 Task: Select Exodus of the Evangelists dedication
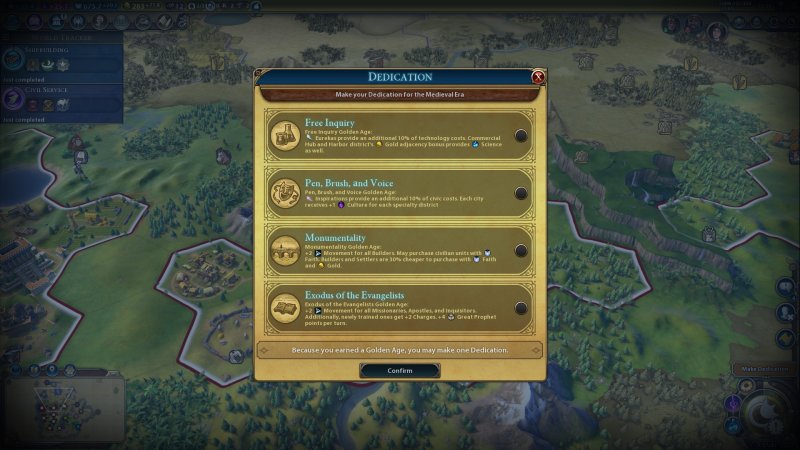pyautogui.click(x=521, y=307)
